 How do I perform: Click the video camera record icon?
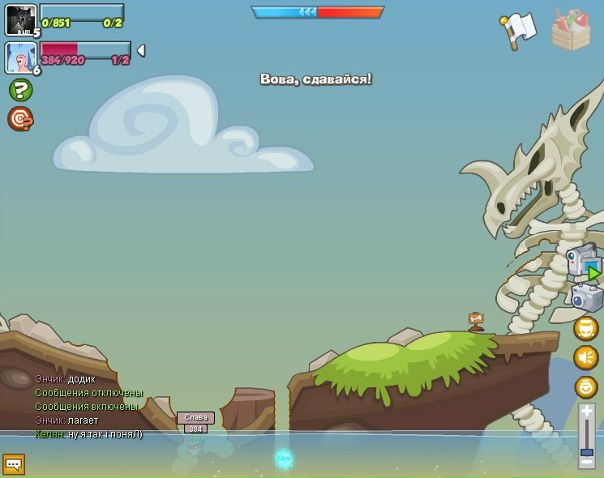[x=583, y=261]
